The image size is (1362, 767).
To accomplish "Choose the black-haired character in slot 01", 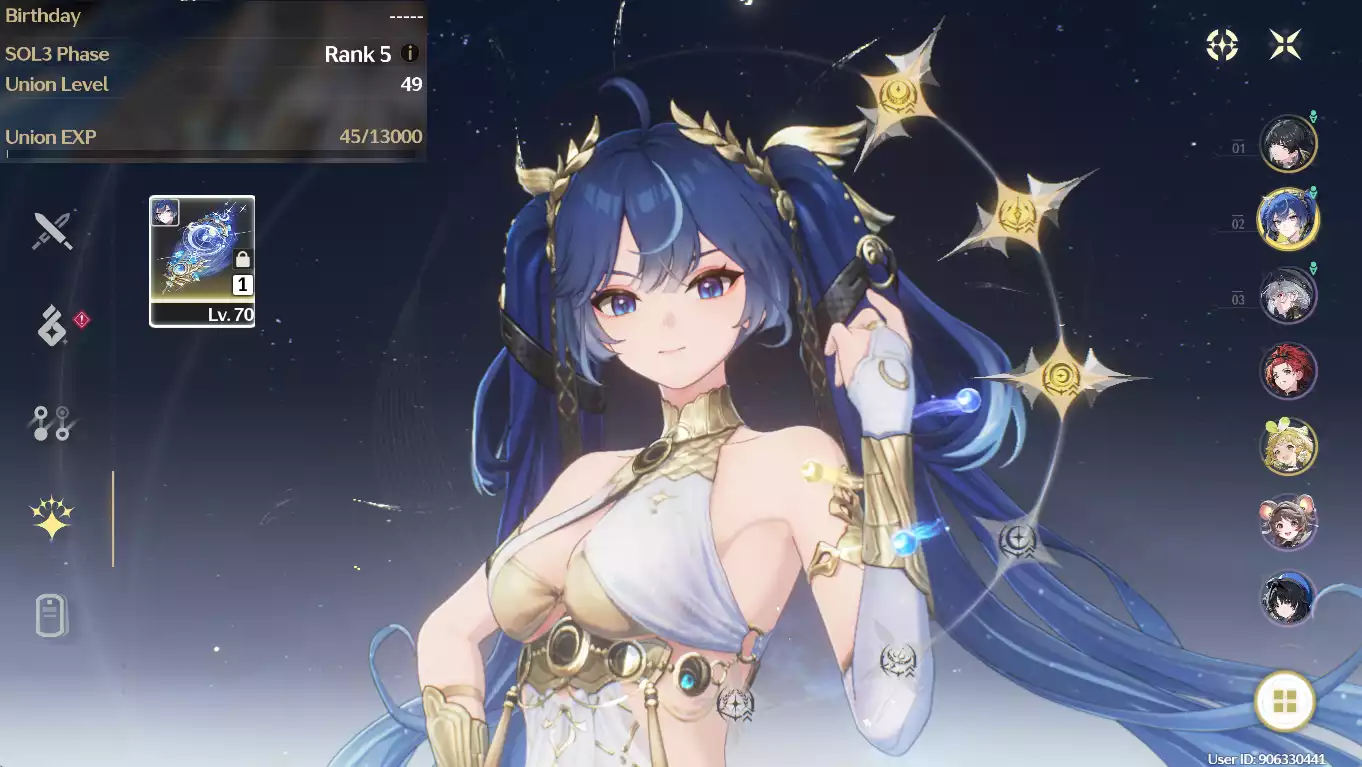I will pyautogui.click(x=1288, y=145).
